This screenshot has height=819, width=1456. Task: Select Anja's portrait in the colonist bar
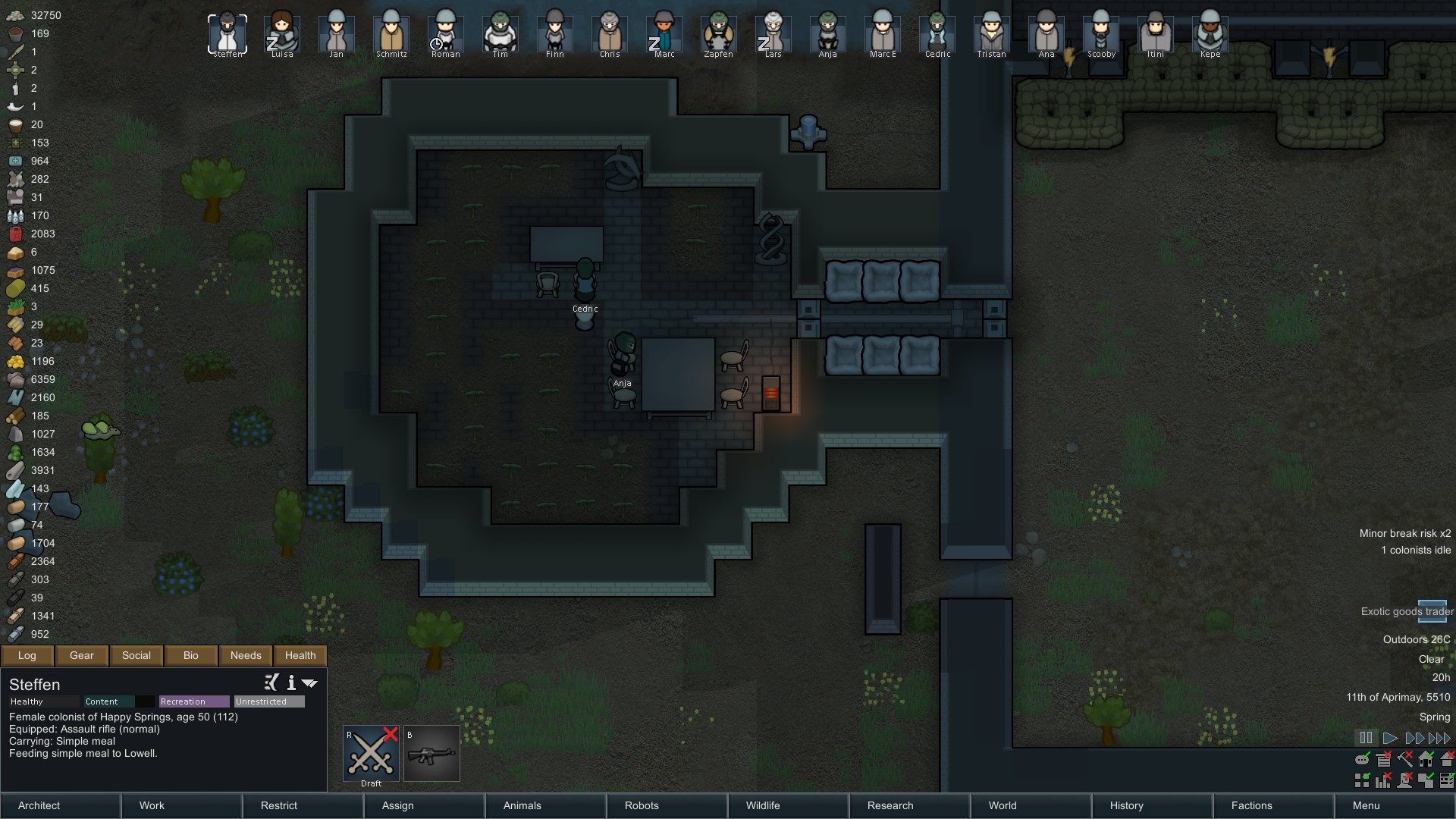click(827, 32)
